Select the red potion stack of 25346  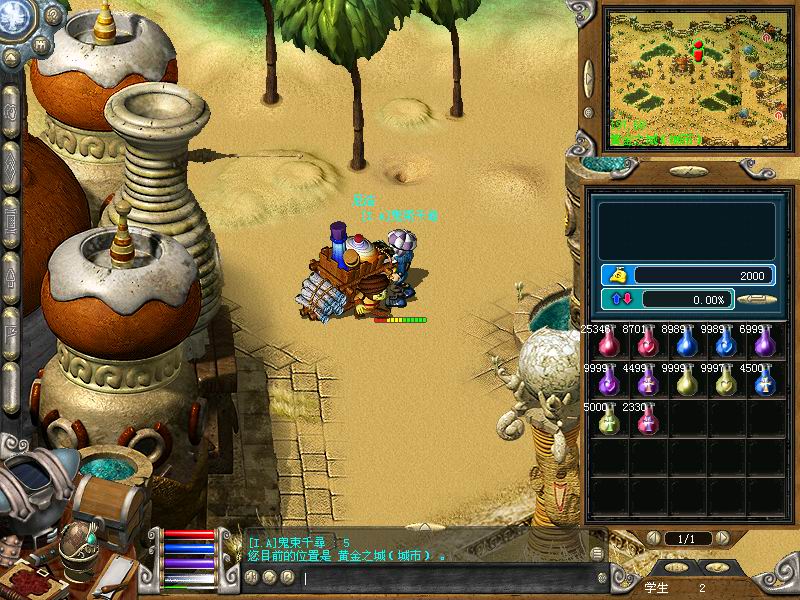pyautogui.click(x=608, y=345)
